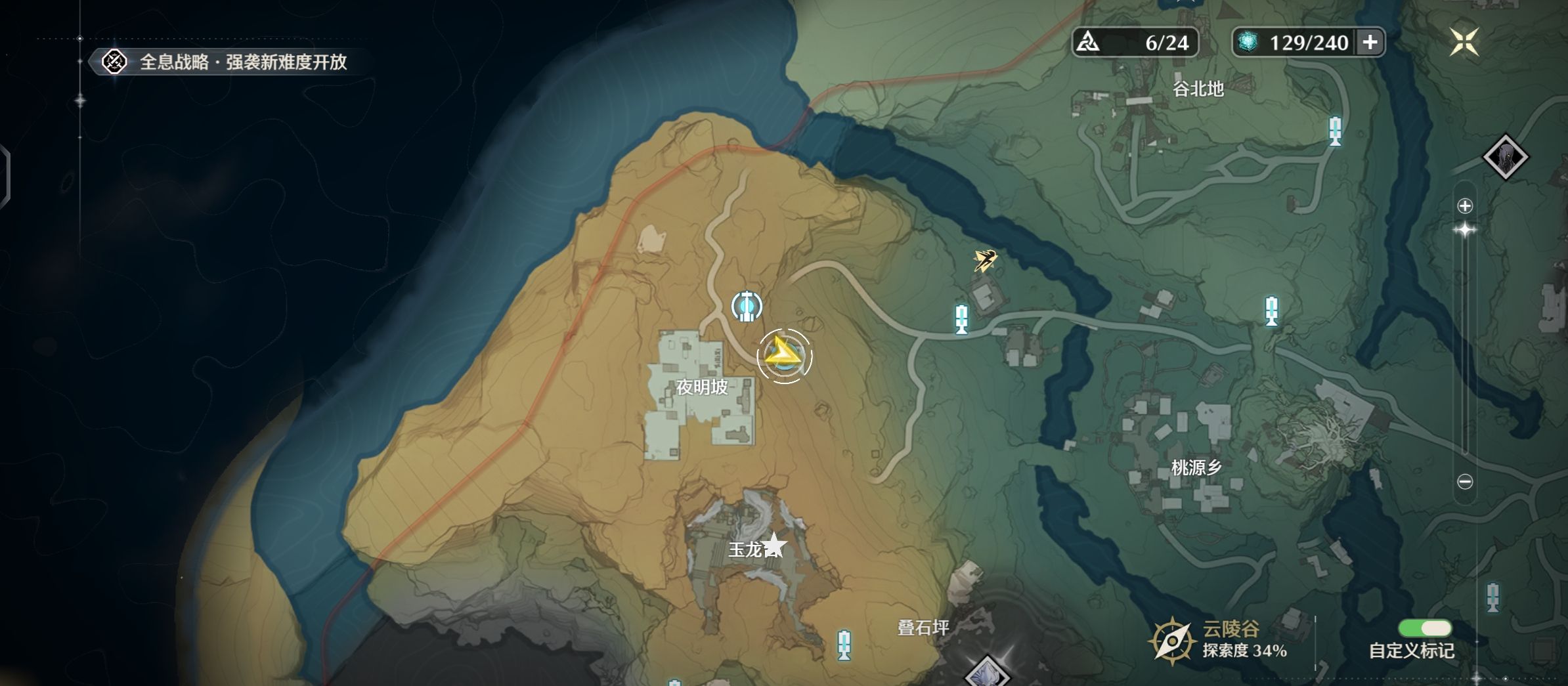1568x686 pixels.
Task: Select the white star marker at 玉龙
Action: click(774, 545)
